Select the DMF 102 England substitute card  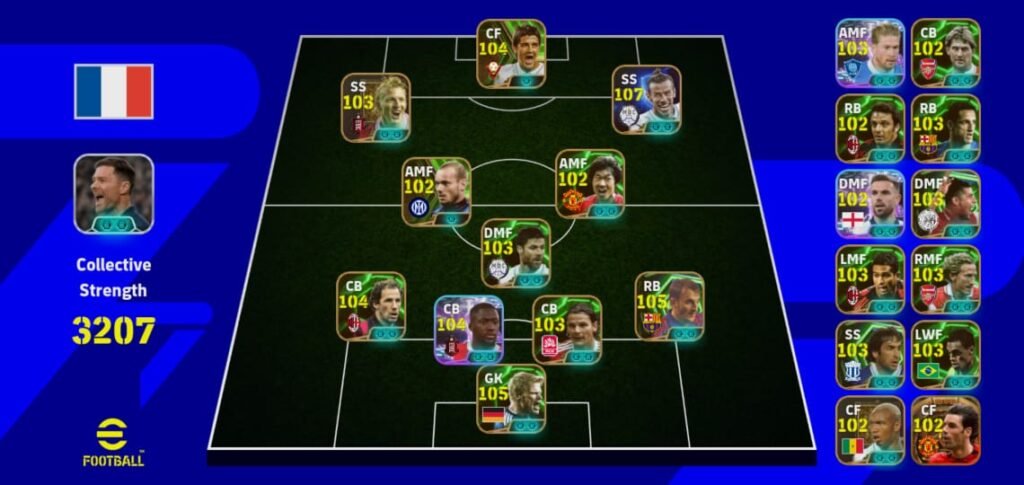click(870, 203)
